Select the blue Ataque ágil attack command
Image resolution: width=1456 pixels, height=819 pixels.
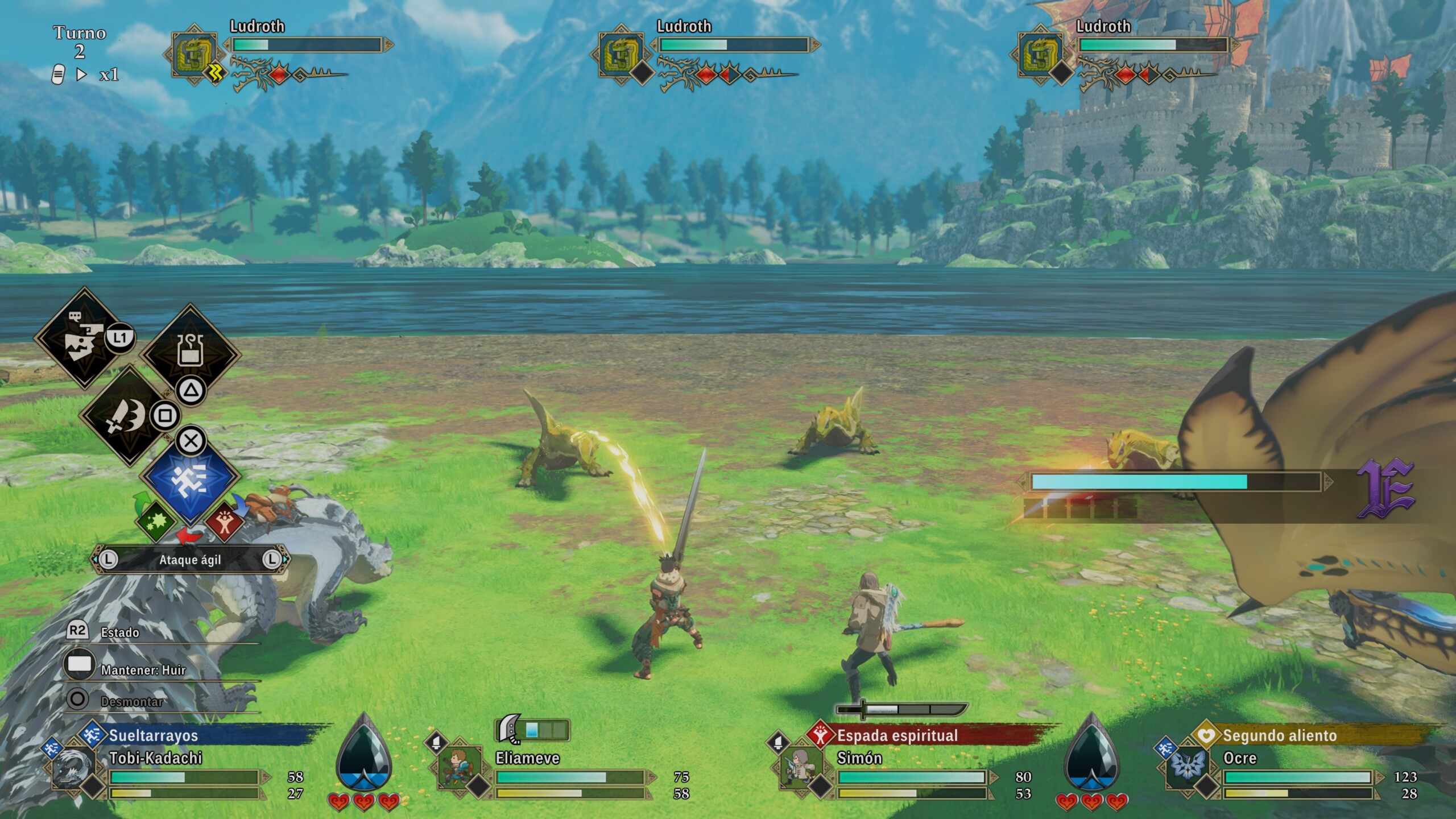(190, 479)
